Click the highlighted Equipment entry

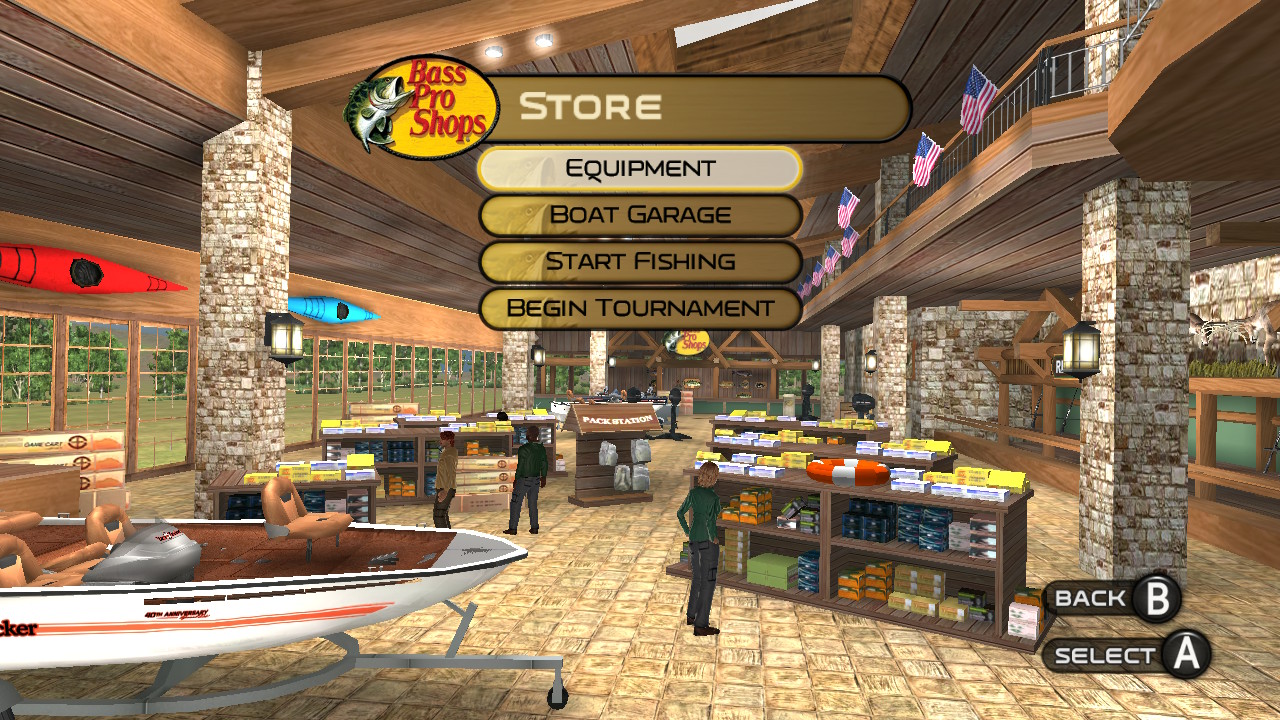[640, 167]
